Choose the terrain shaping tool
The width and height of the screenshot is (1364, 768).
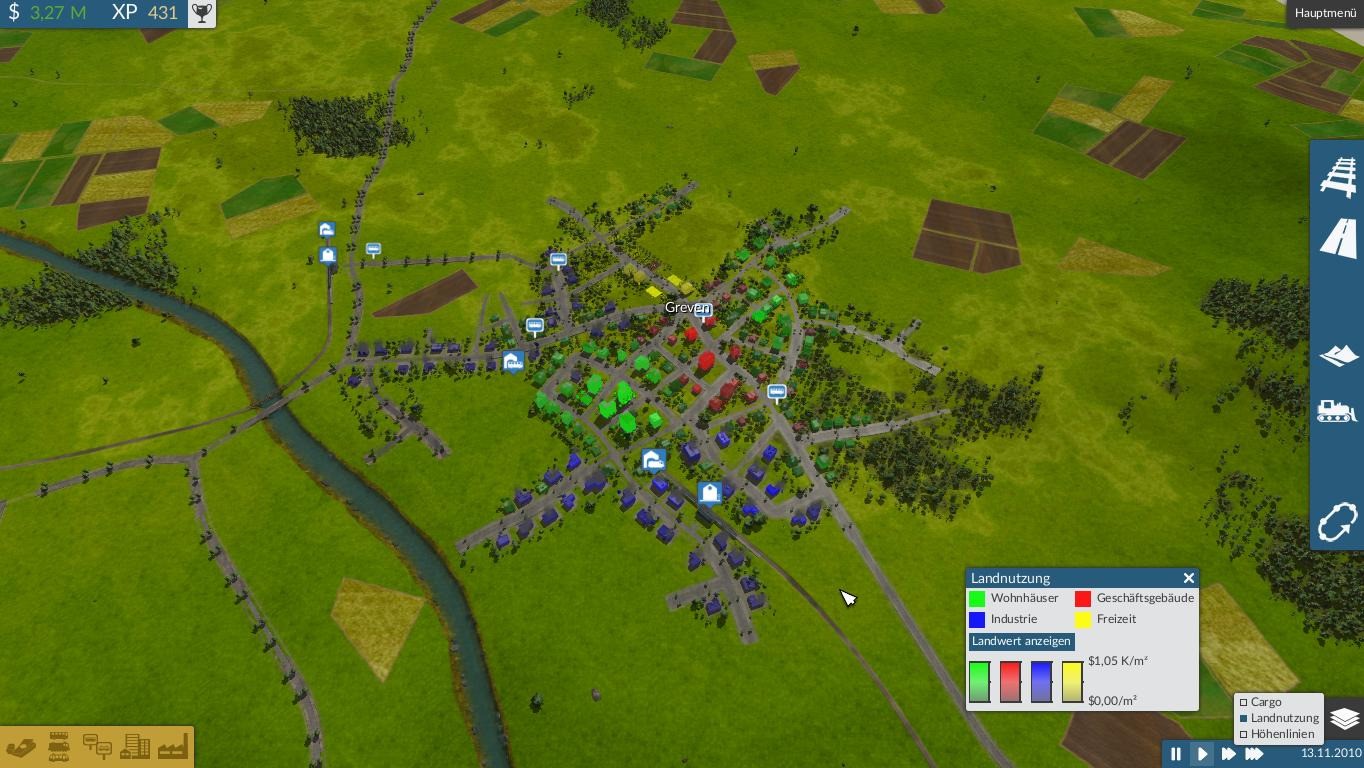(1338, 356)
